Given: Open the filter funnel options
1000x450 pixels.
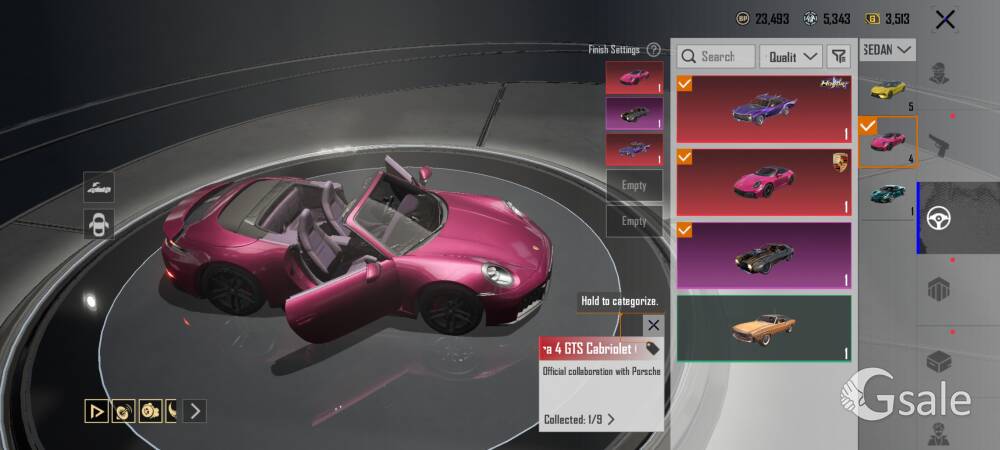Looking at the screenshot, I should coord(840,57).
